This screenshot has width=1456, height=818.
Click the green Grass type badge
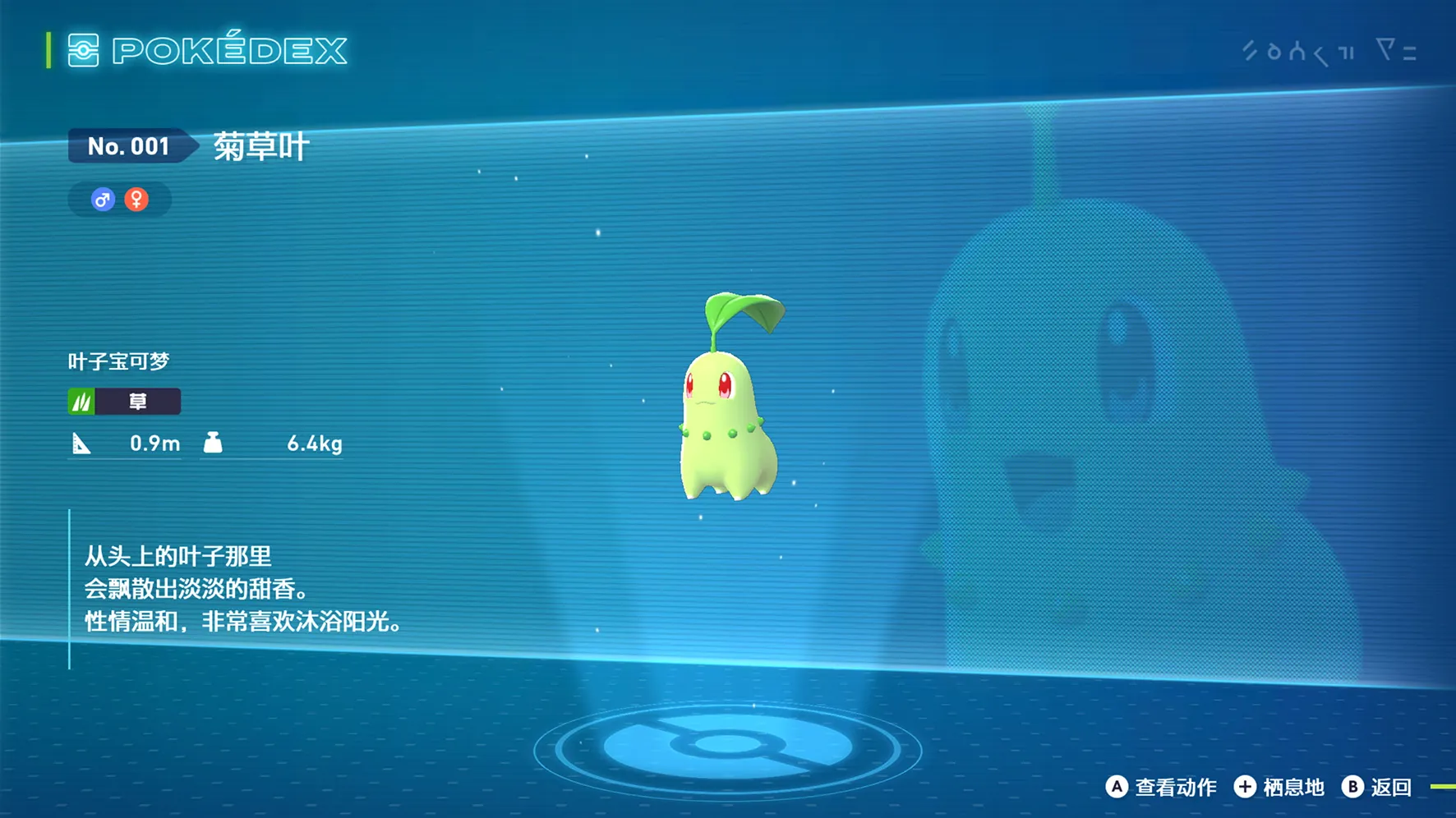[124, 401]
